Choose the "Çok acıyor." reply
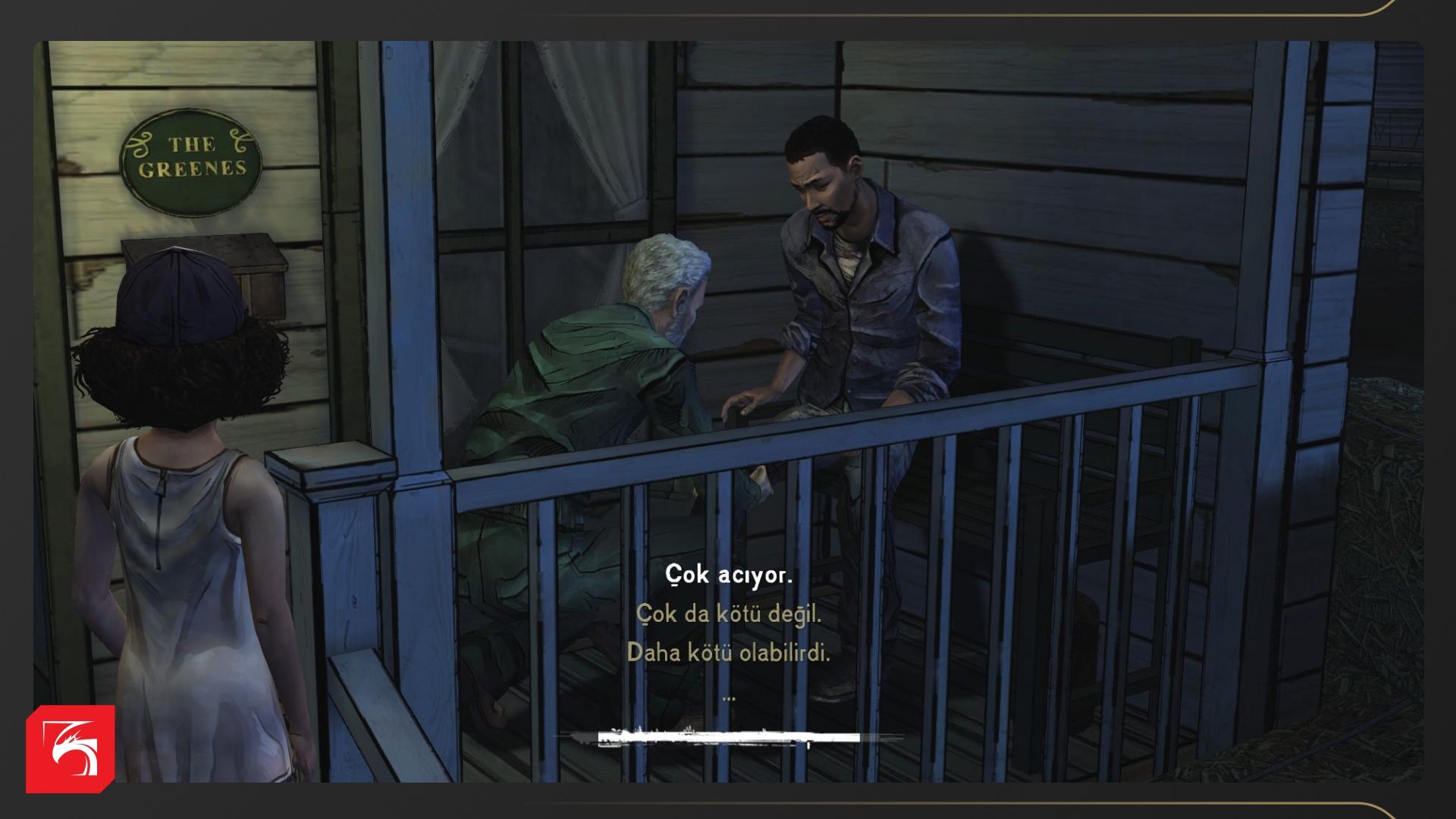 728,575
